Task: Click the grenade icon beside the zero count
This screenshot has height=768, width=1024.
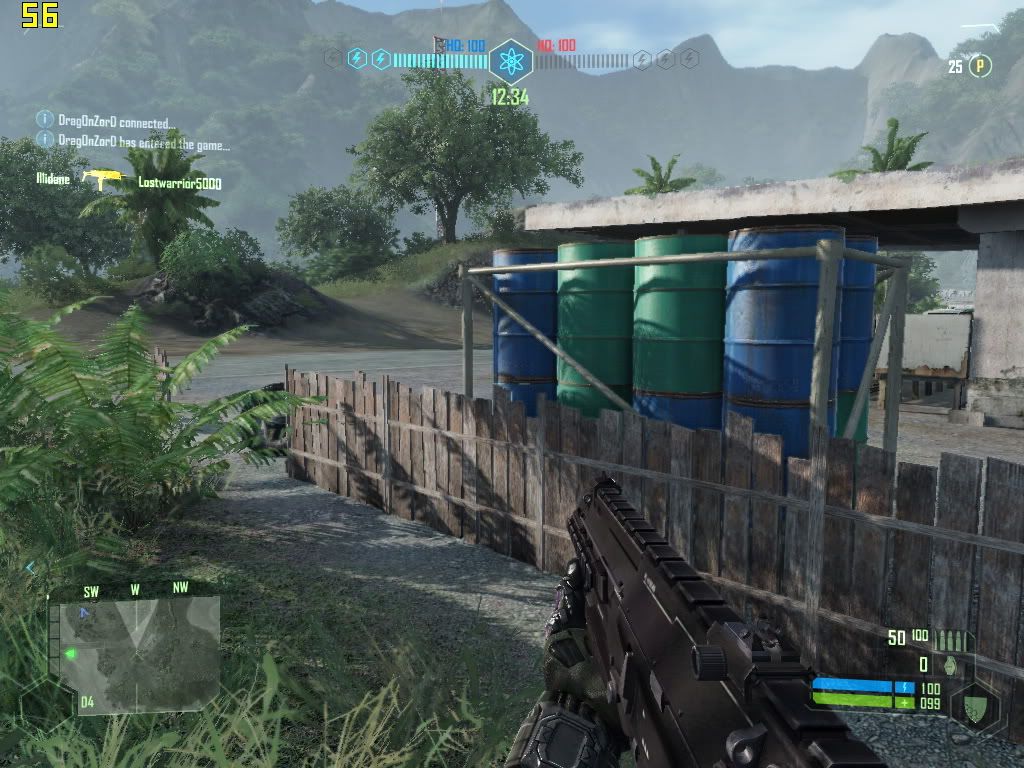Action: 950,664
